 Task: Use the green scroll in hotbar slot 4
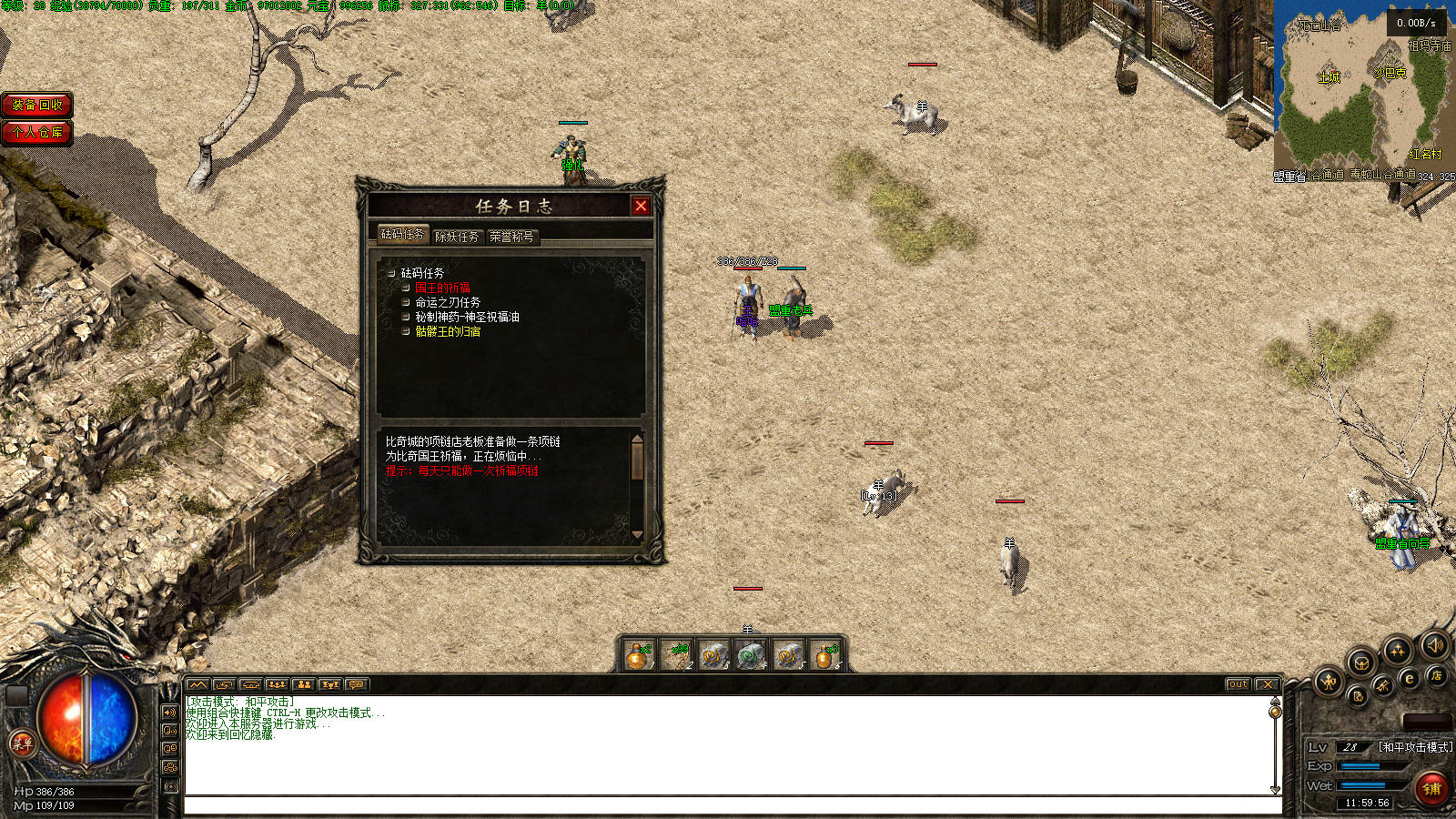pyautogui.click(x=750, y=655)
